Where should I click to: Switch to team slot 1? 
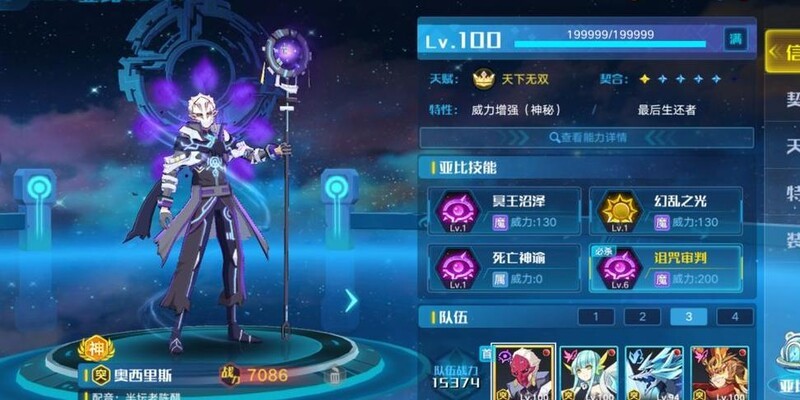[x=596, y=318]
